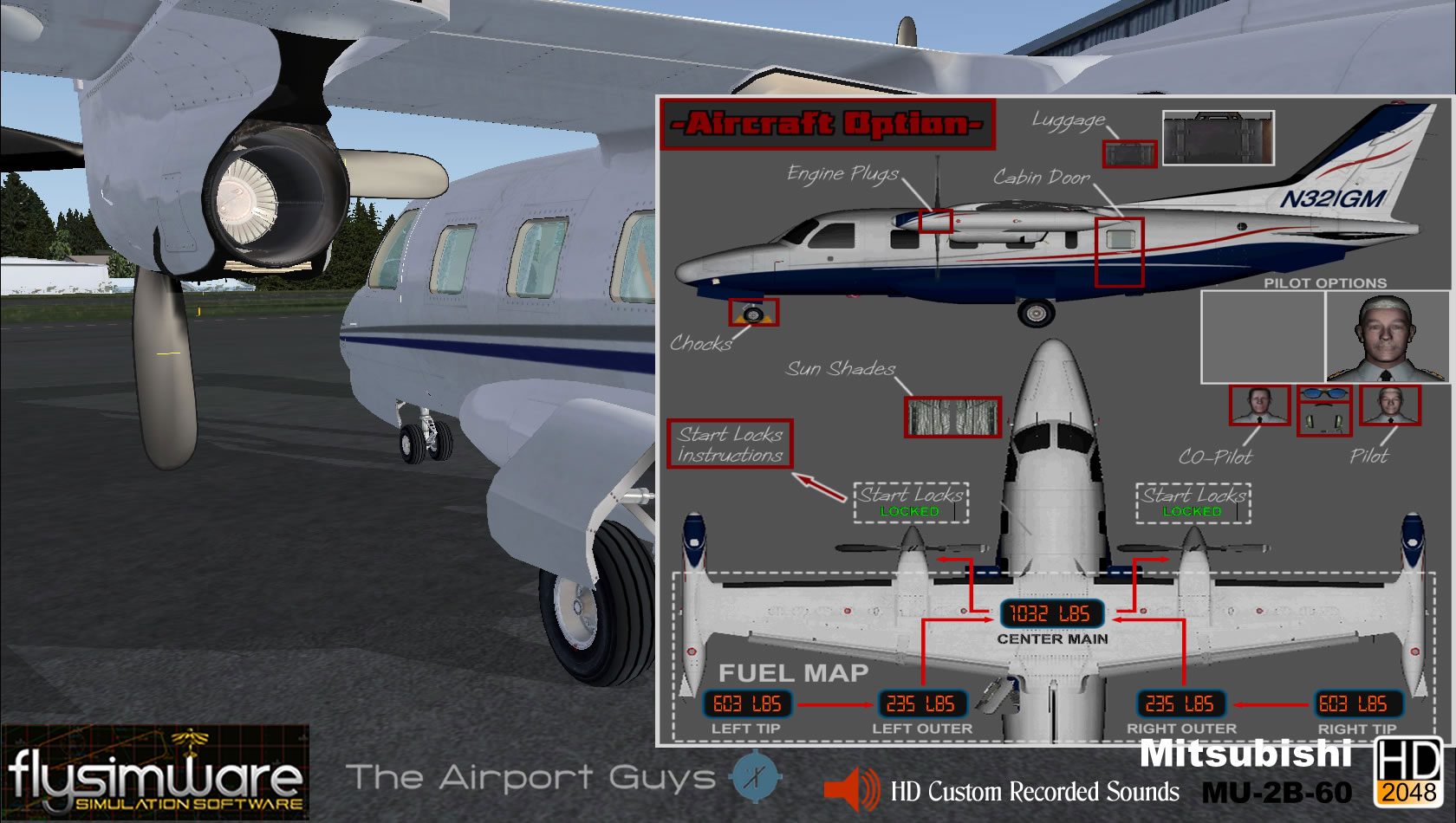The image size is (1456, 823).
Task: Select the headset accessory option
Action: pyautogui.click(x=1324, y=420)
